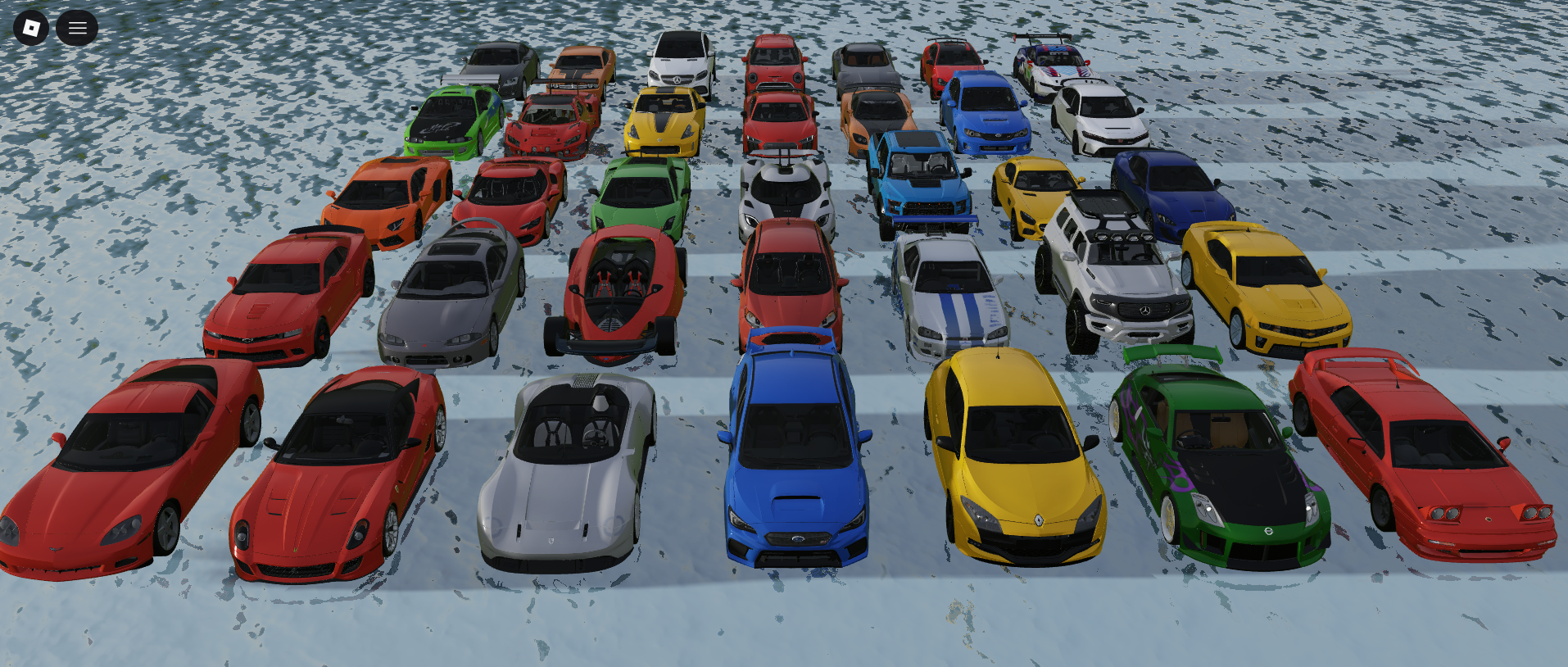Open the hamburger menu button
The width and height of the screenshot is (1568, 667).
coord(77,28)
